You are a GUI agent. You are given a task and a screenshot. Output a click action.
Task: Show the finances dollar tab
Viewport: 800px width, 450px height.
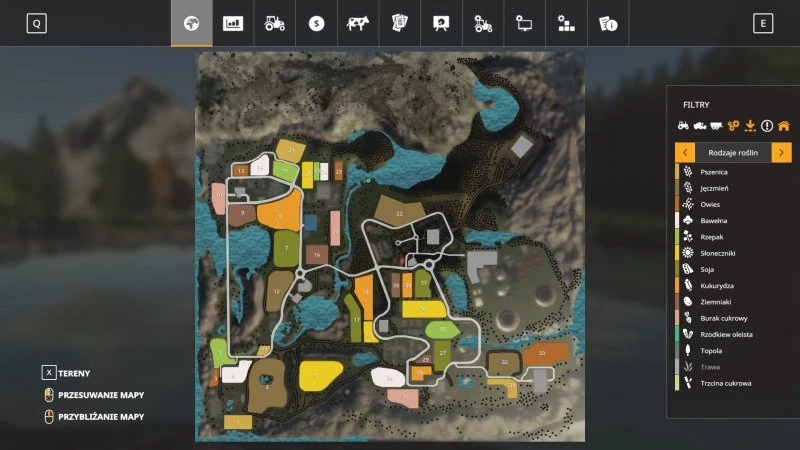(x=316, y=24)
